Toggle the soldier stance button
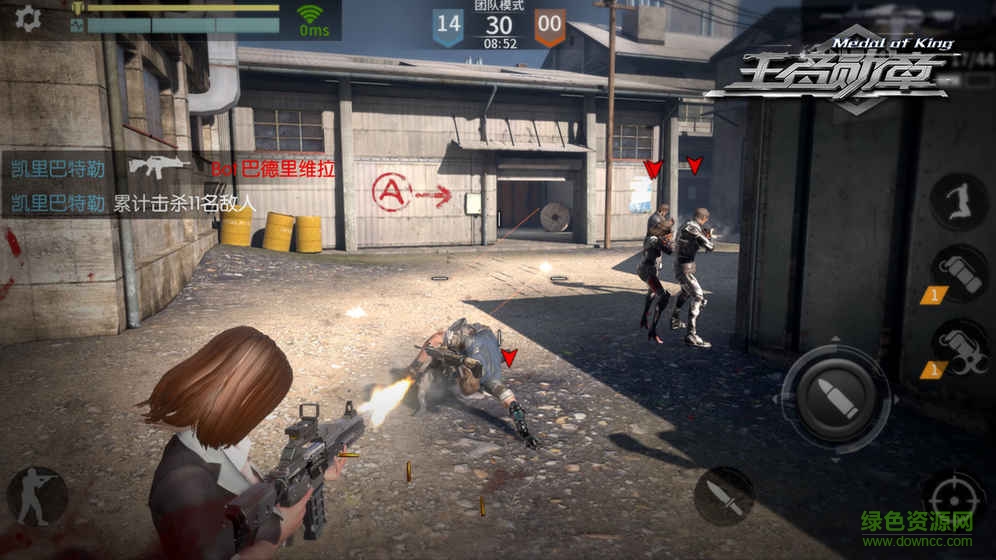This screenshot has width=996, height=560. [37, 496]
